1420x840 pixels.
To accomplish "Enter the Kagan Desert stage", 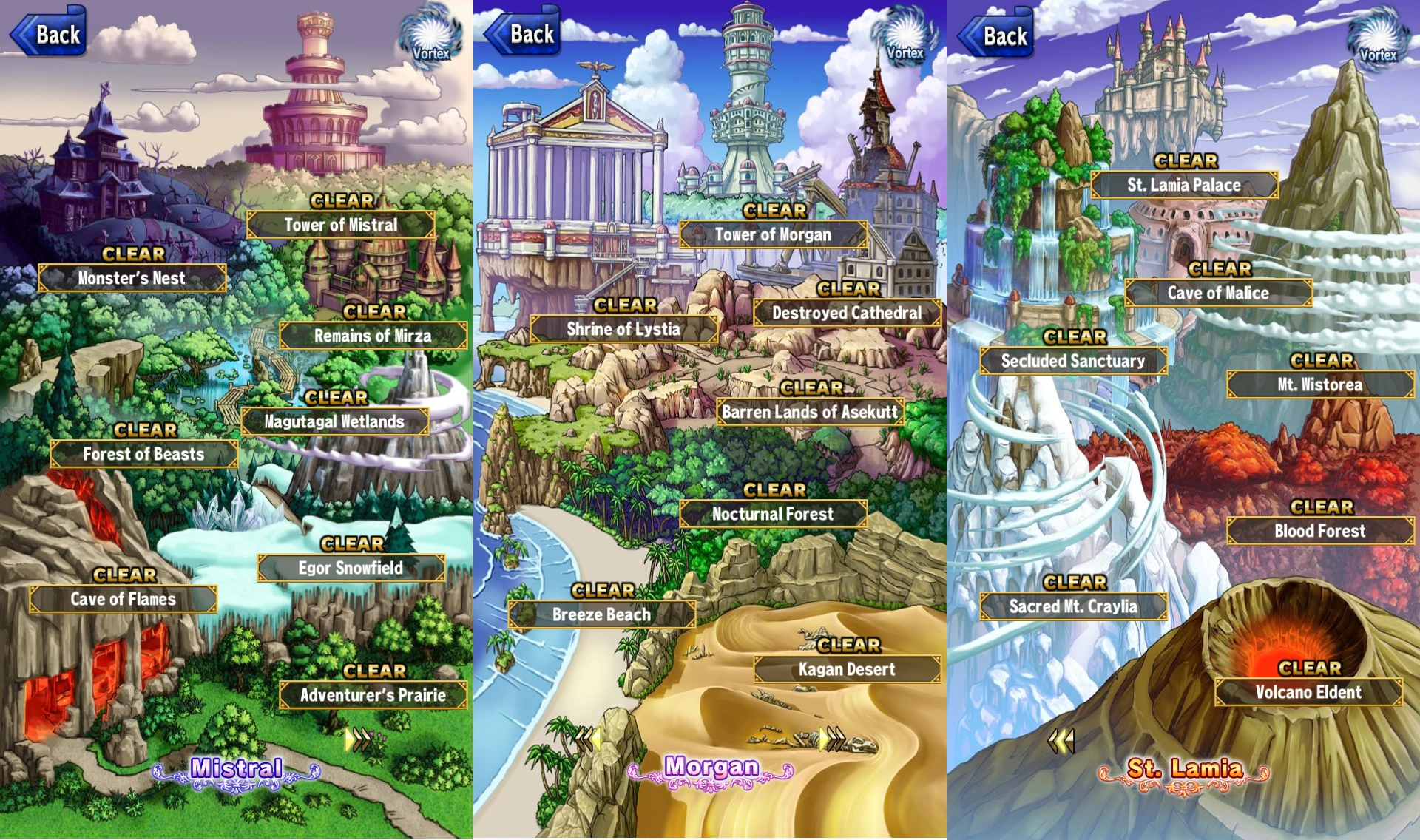I will click(x=848, y=669).
